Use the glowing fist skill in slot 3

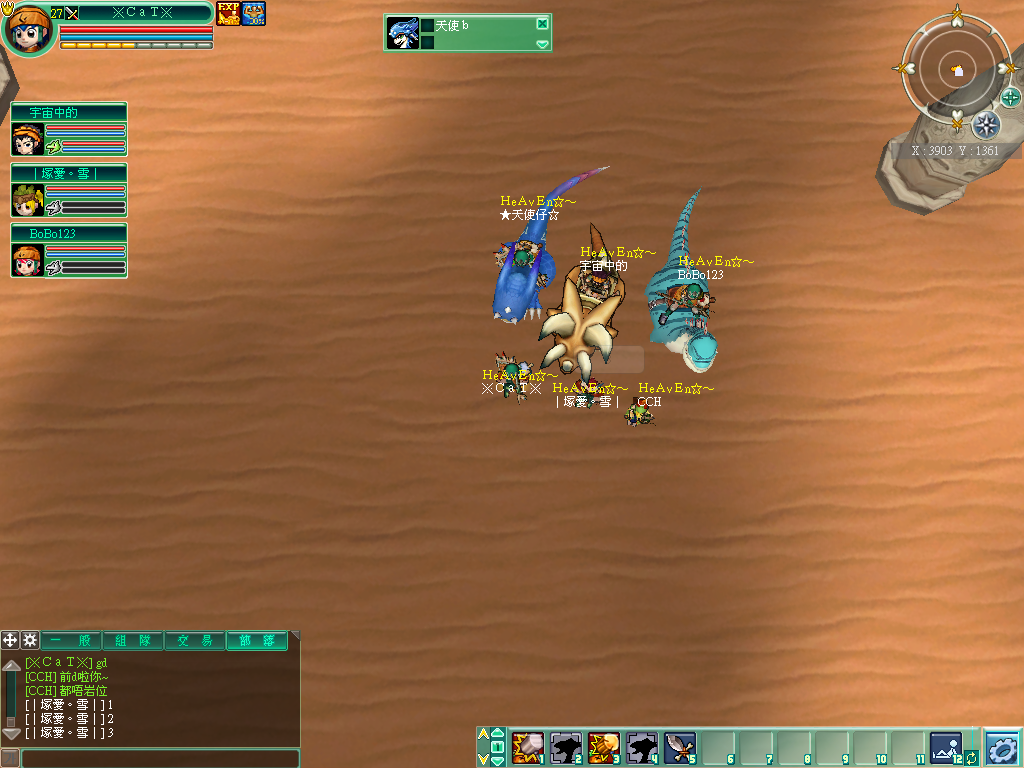click(x=604, y=746)
